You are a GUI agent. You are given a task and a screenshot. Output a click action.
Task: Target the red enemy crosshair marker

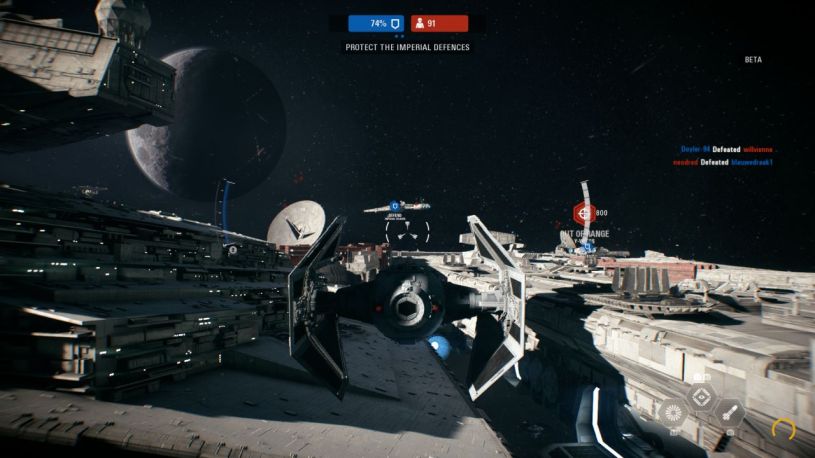(582, 213)
